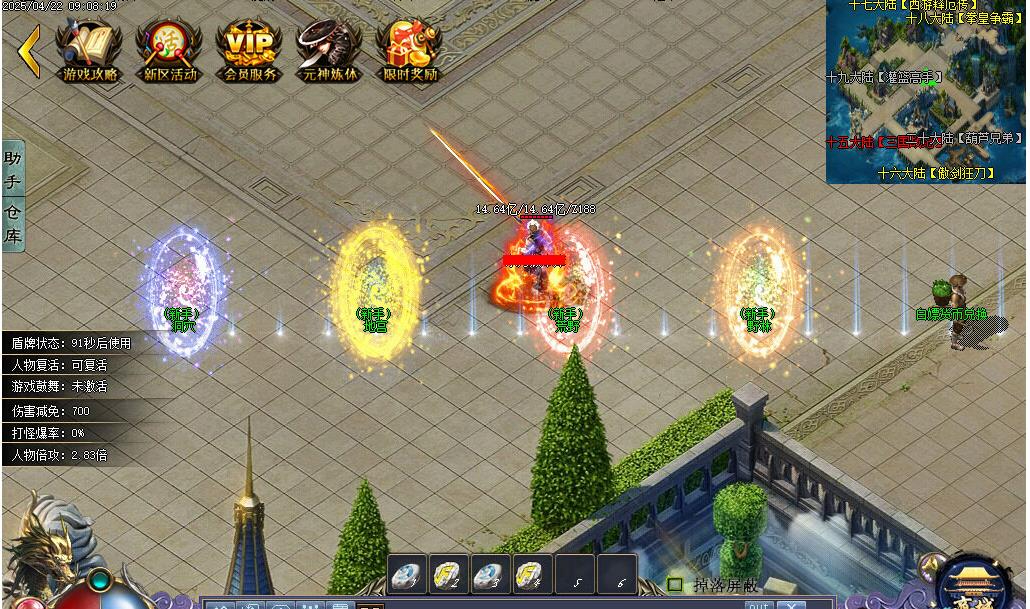Screen dimensions: 1030x609
Task: Claim 限时奖励 timed rewards
Action: pyautogui.click(x=410, y=50)
